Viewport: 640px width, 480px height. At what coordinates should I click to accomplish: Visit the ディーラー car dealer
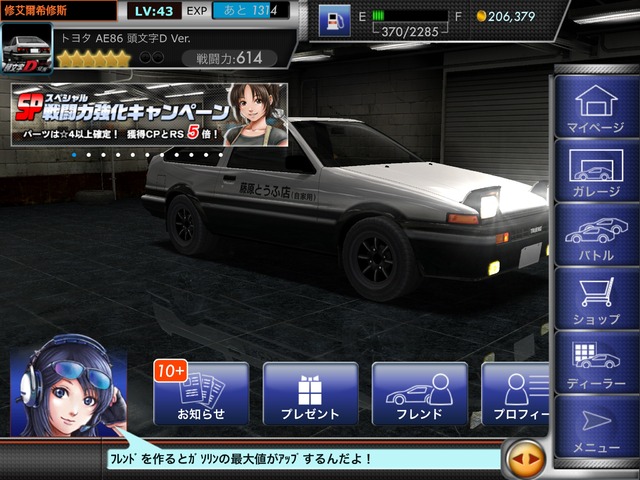(x=595, y=363)
